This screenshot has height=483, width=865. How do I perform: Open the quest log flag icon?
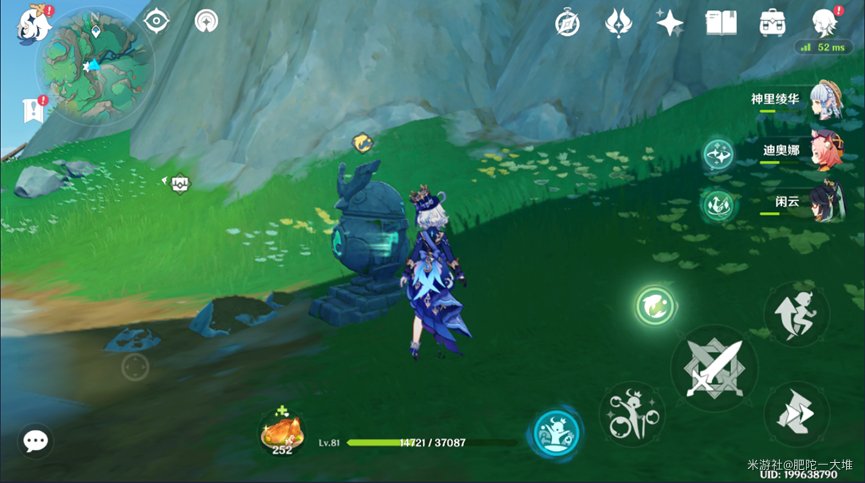click(x=29, y=110)
